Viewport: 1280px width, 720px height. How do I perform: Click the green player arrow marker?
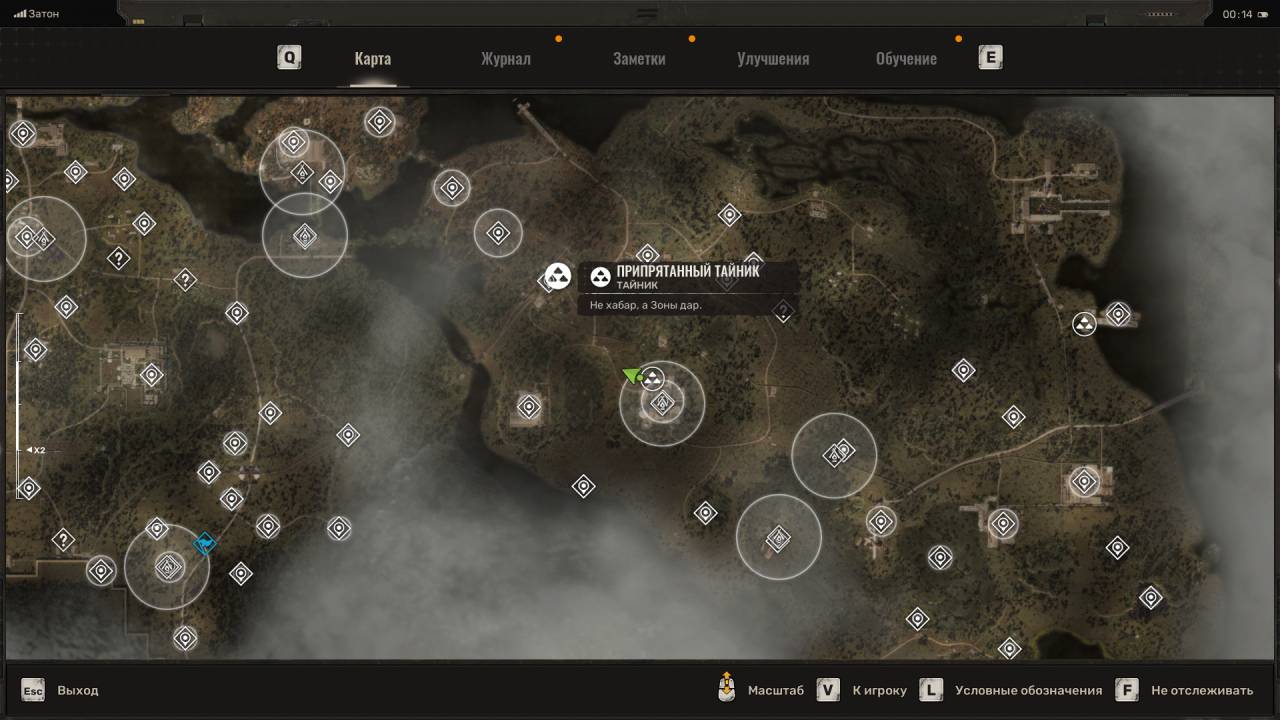632,375
